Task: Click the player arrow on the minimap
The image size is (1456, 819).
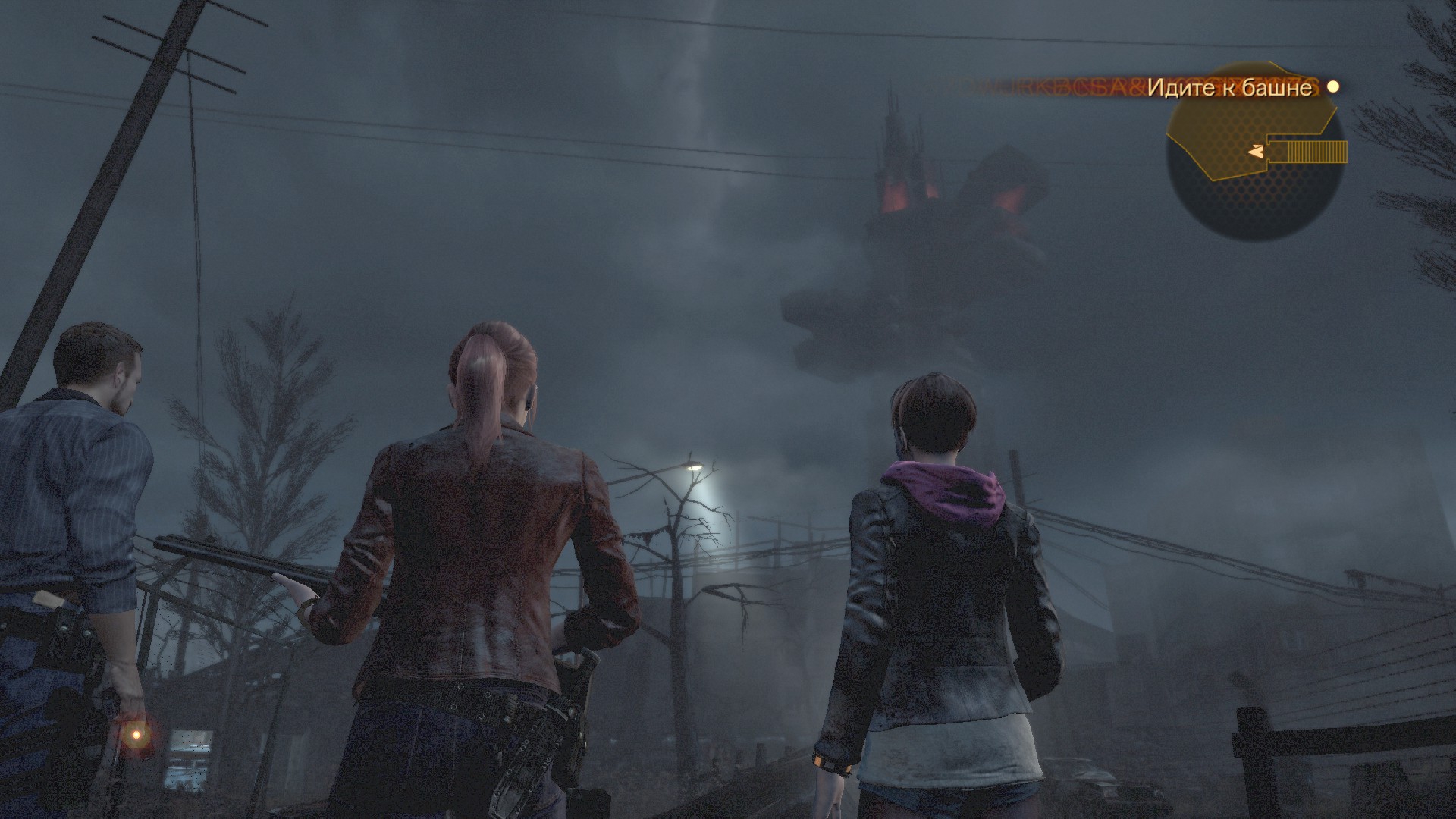Action: [1254, 152]
